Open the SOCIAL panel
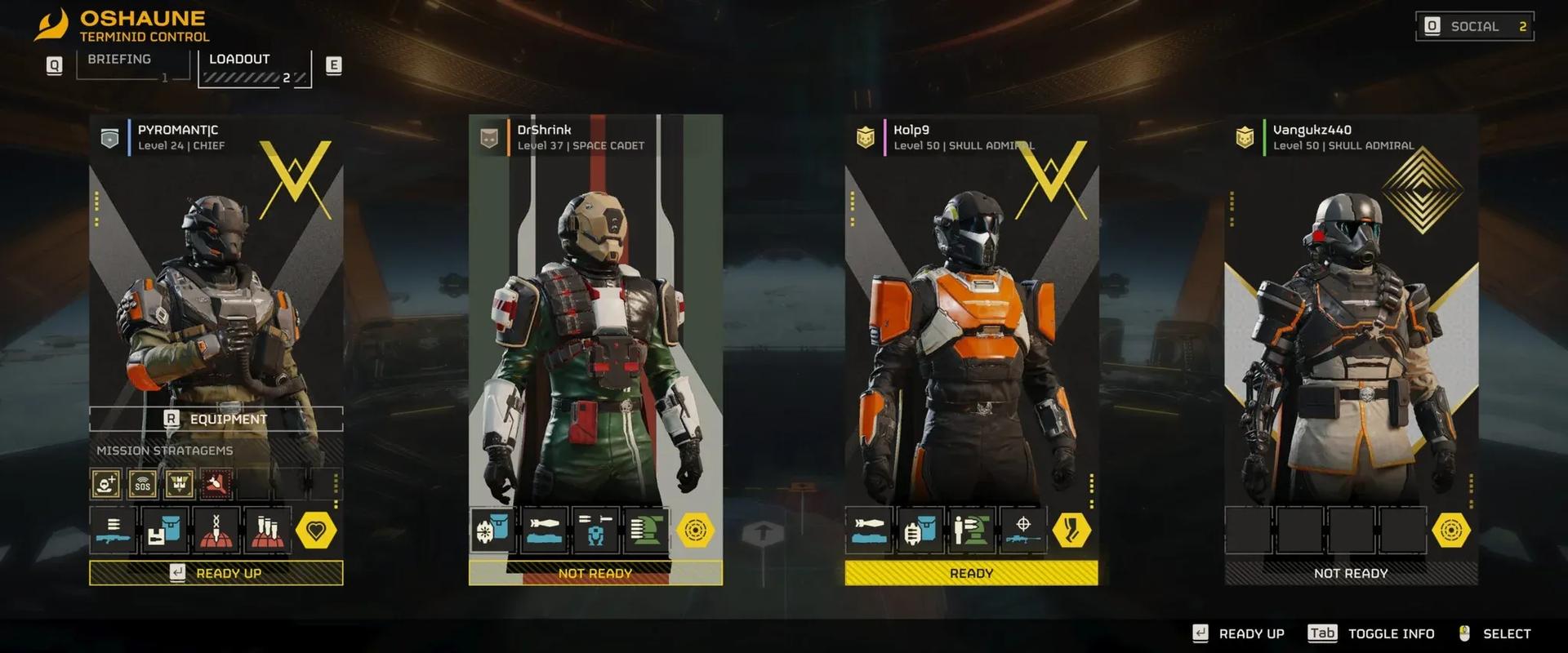1568x653 pixels. click(x=1474, y=25)
